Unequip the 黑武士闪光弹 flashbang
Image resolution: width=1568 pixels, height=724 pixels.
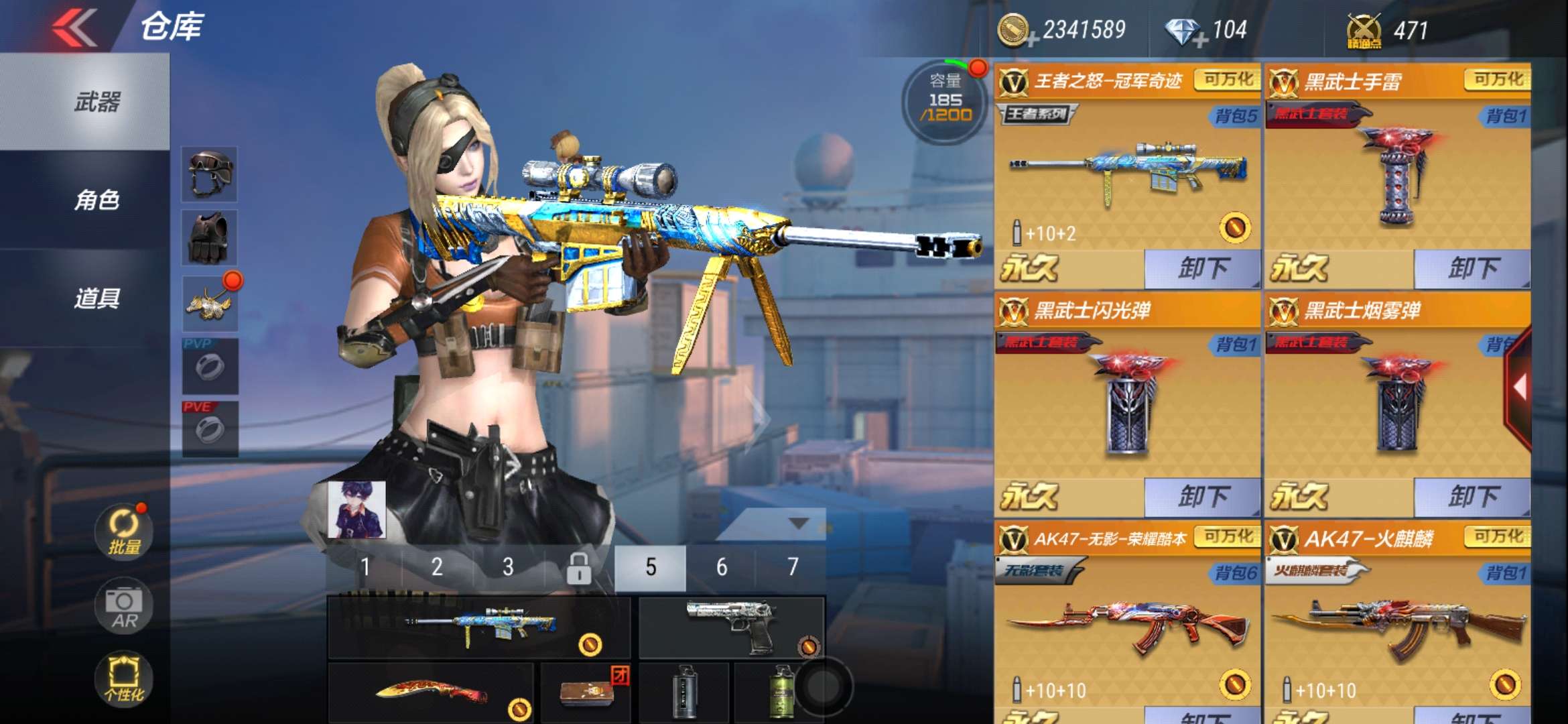(1202, 497)
